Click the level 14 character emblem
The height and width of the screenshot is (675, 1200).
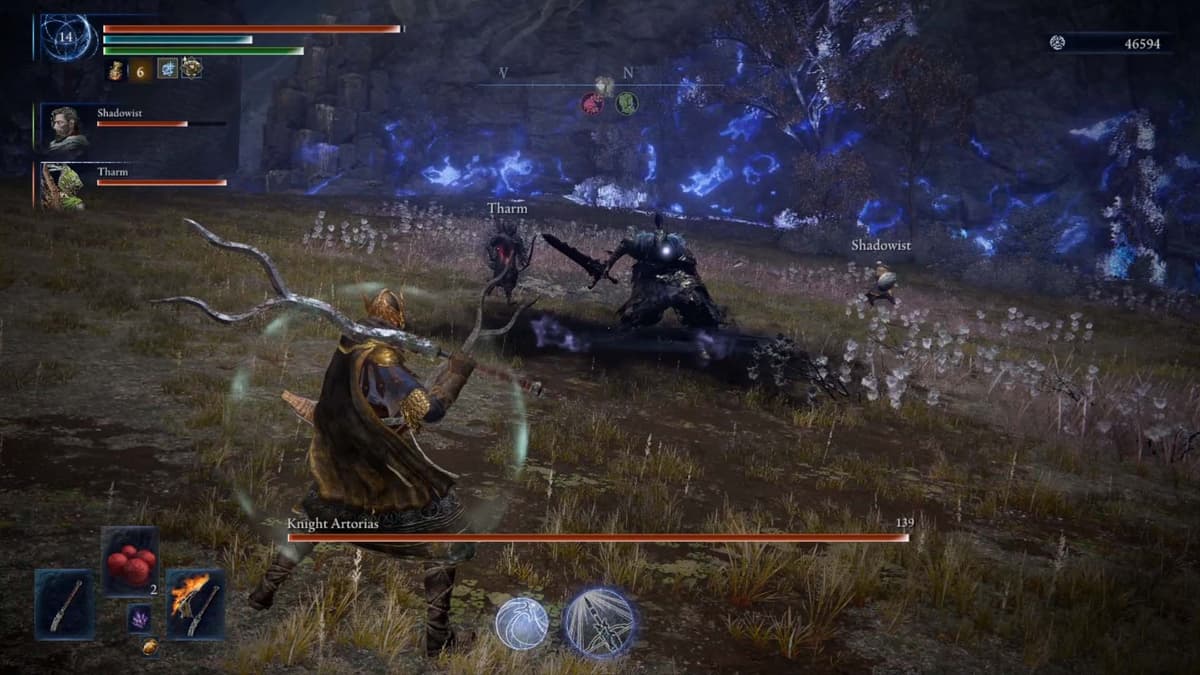tap(68, 37)
